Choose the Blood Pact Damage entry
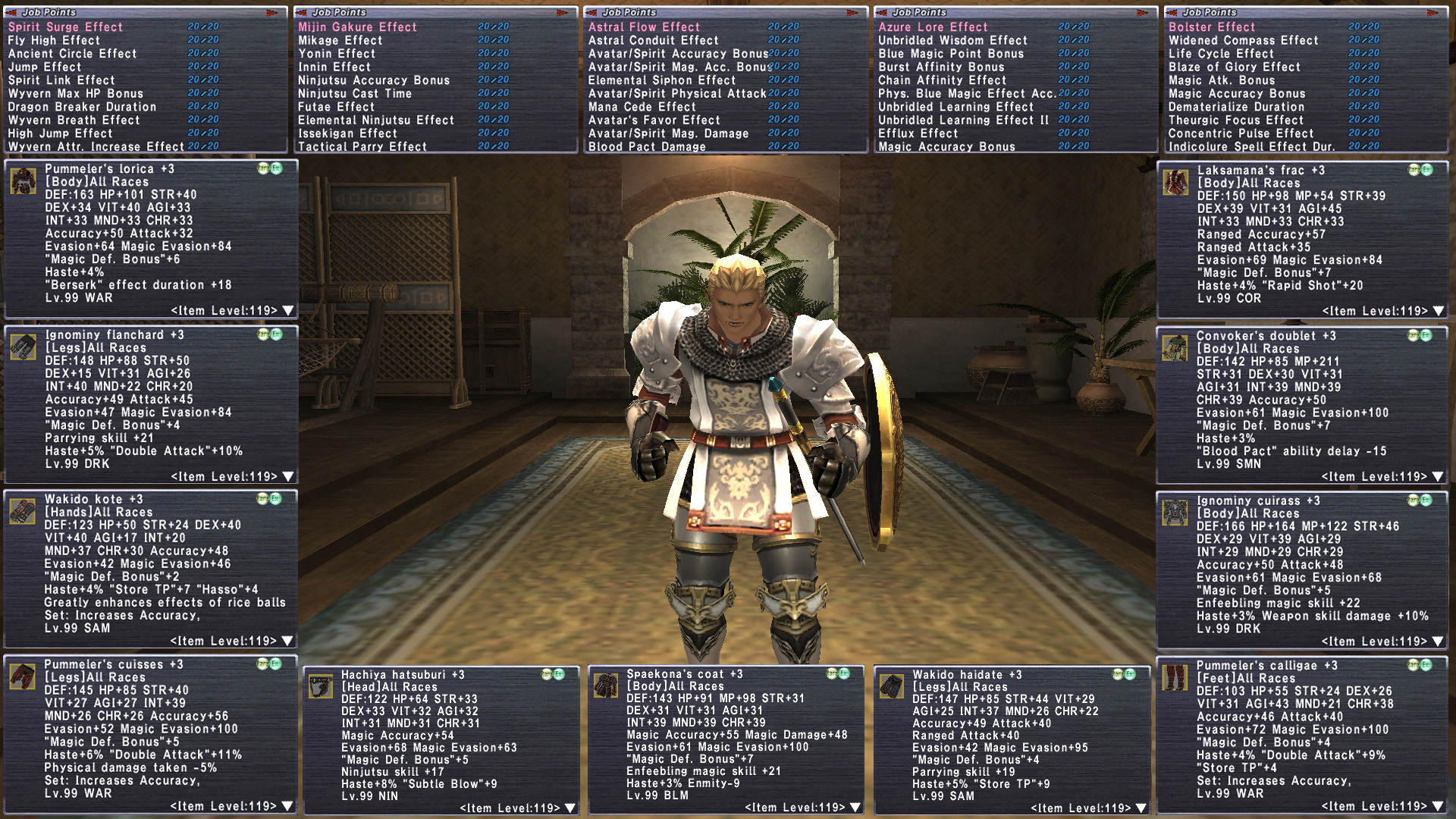Viewport: 1456px width, 819px height. click(647, 146)
